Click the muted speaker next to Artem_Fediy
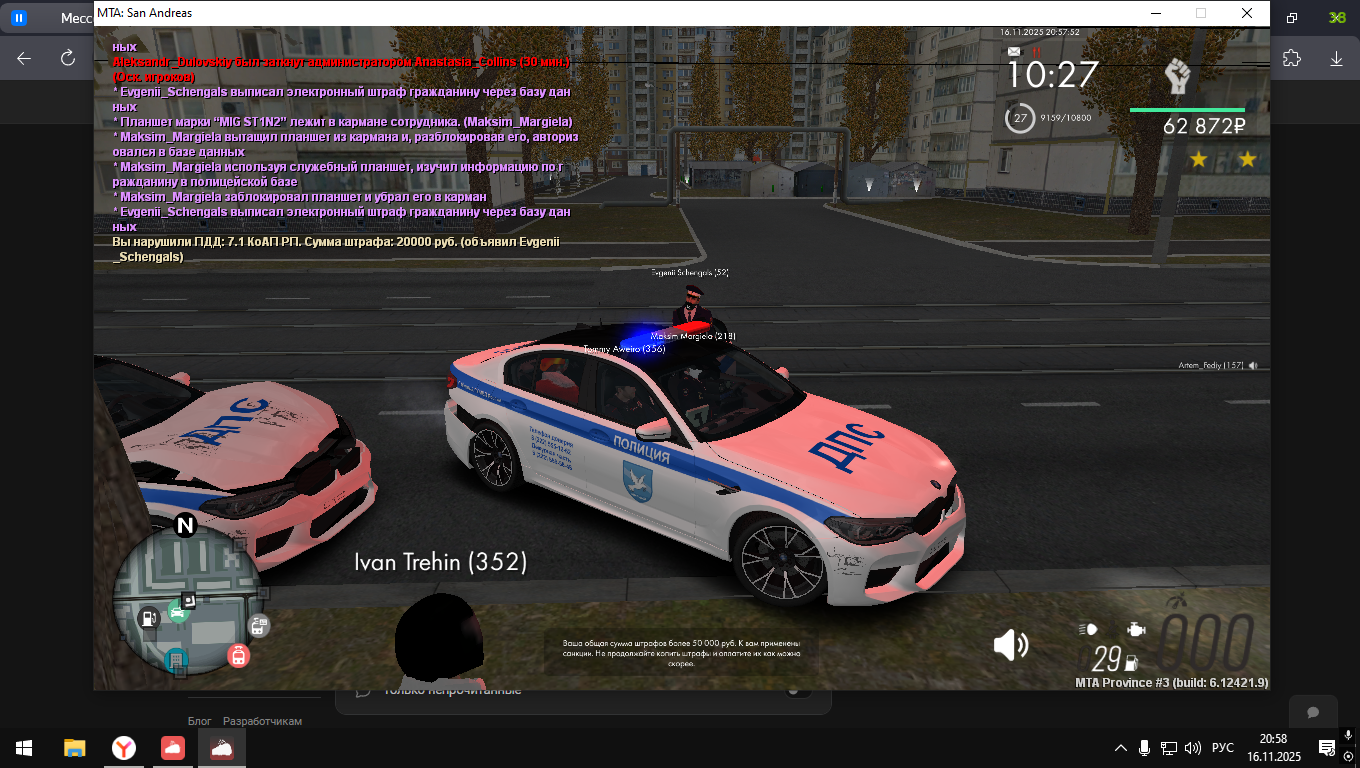This screenshot has height=768, width=1360. [1253, 366]
